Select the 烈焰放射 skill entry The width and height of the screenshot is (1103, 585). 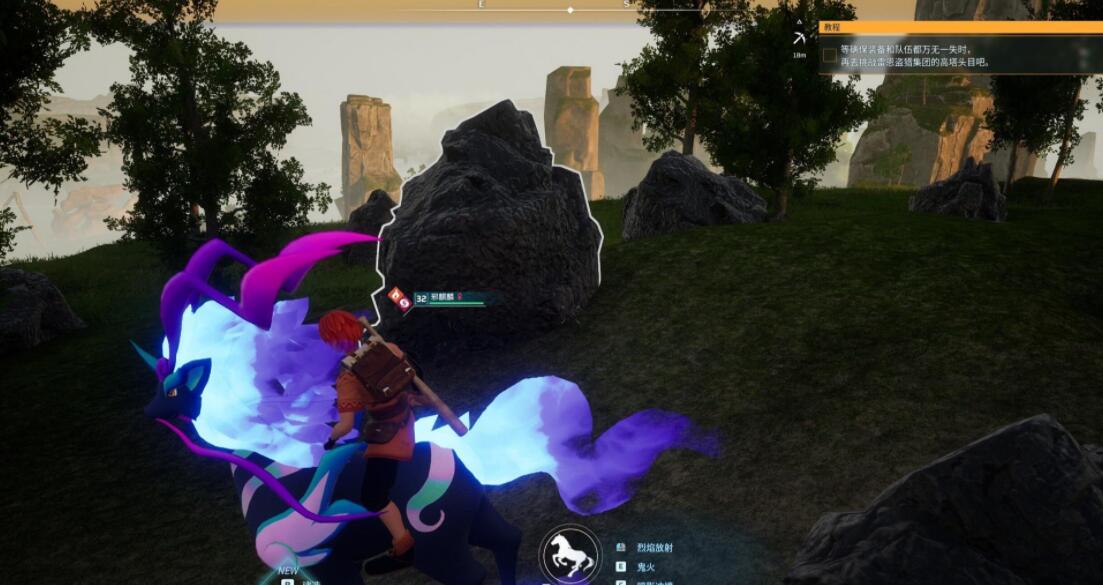656,548
